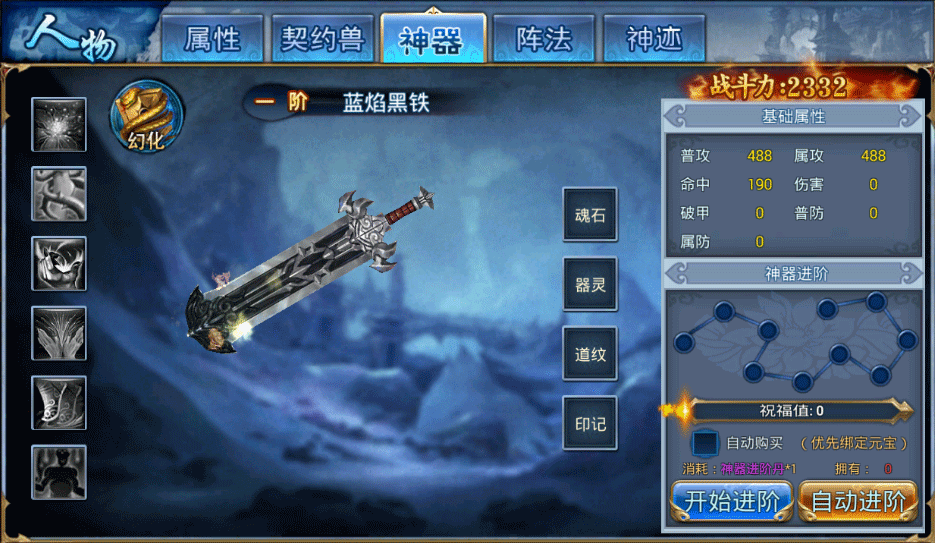Go to the 阵法 tab
This screenshot has width=935, height=543.
[x=543, y=39]
